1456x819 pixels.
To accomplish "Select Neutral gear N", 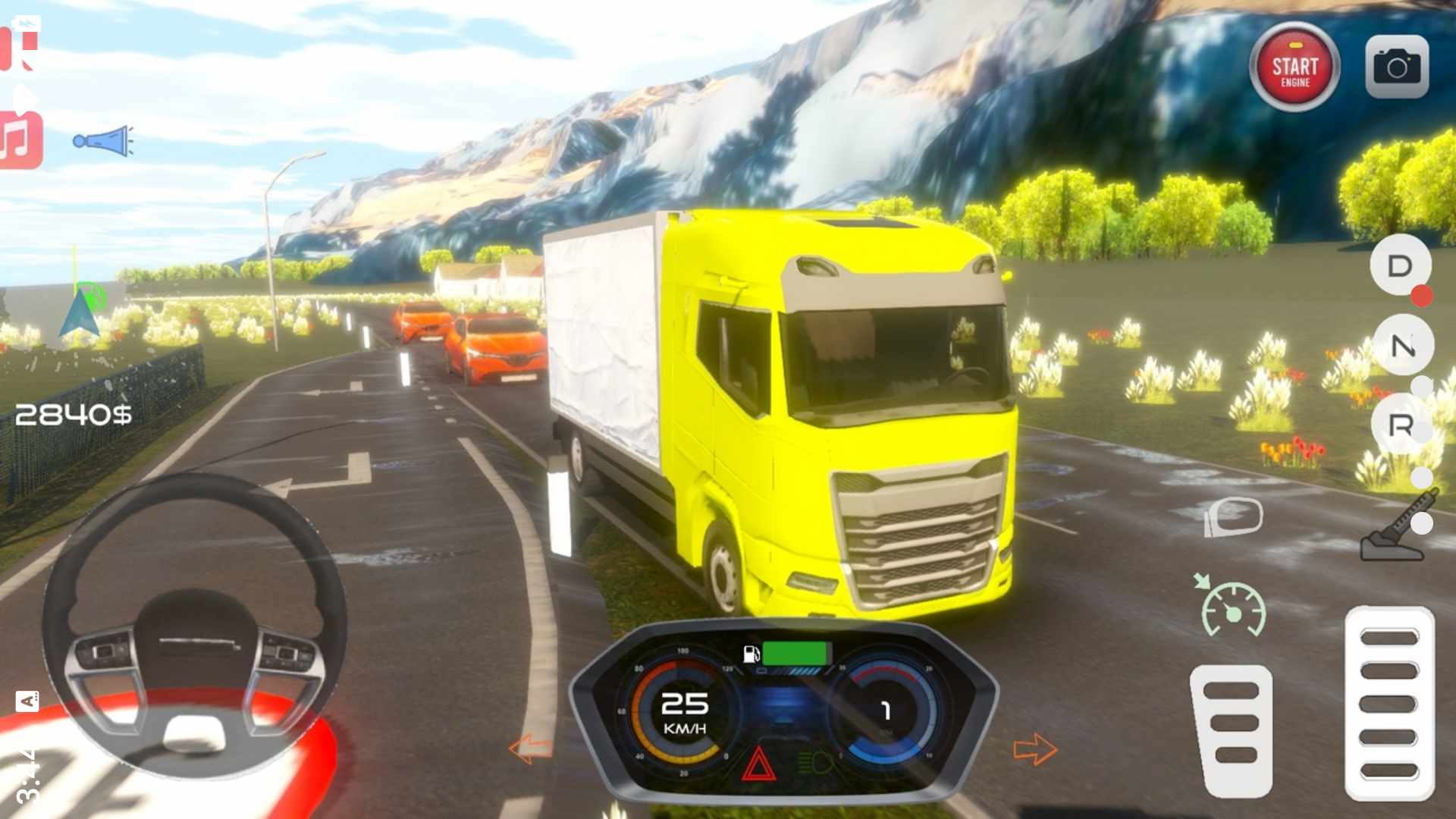I will click(1402, 346).
